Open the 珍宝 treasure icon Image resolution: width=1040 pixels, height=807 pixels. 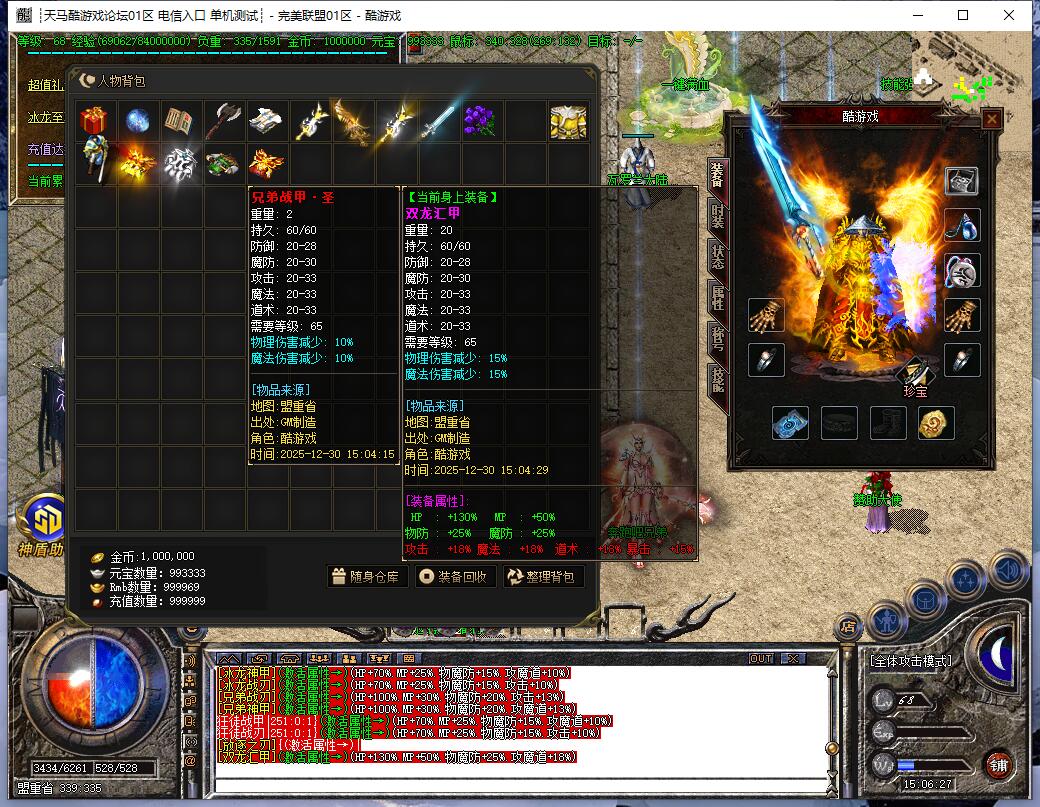point(914,378)
